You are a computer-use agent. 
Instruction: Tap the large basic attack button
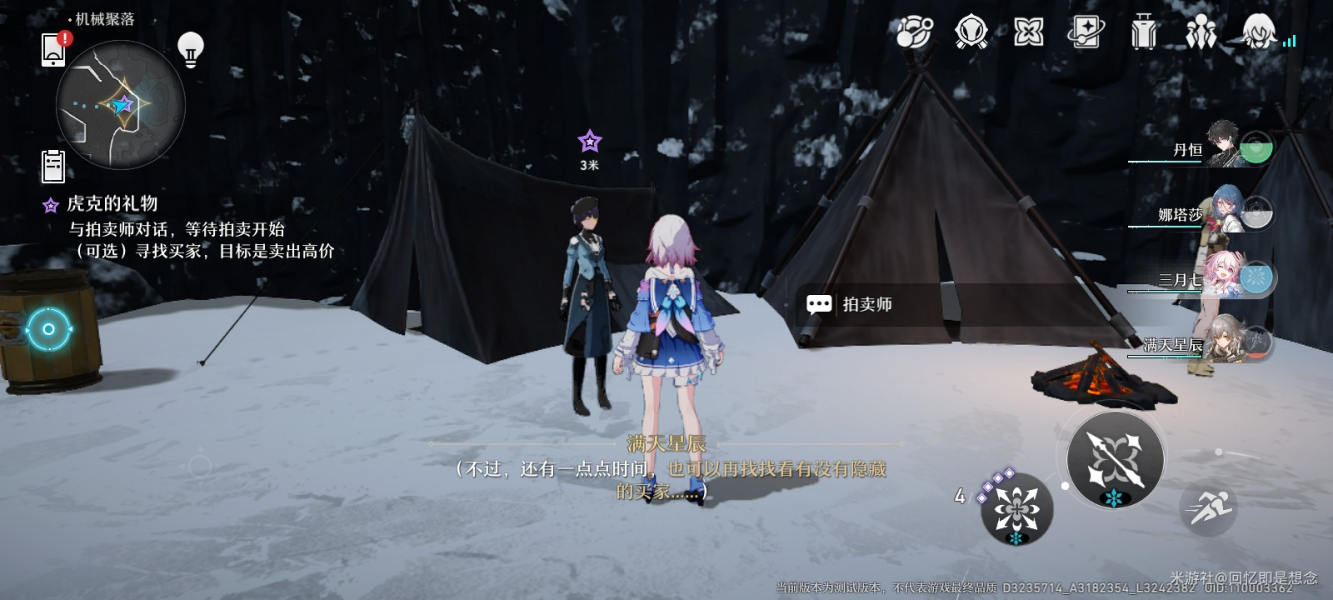[x=1115, y=460]
